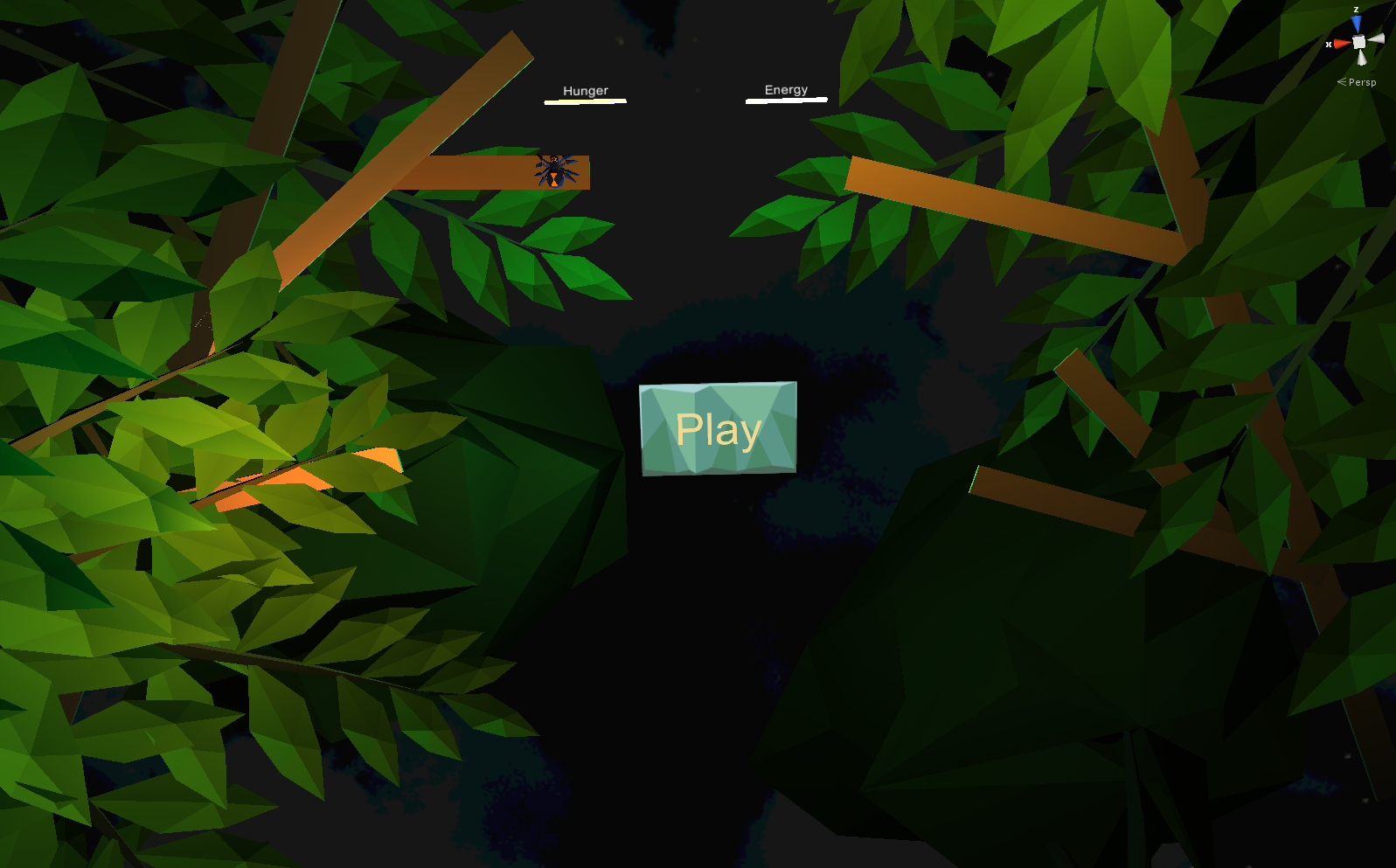Viewport: 1396px width, 868px height.
Task: Click the blue Z axis cone on the scene gizmo
Action: (1356, 22)
